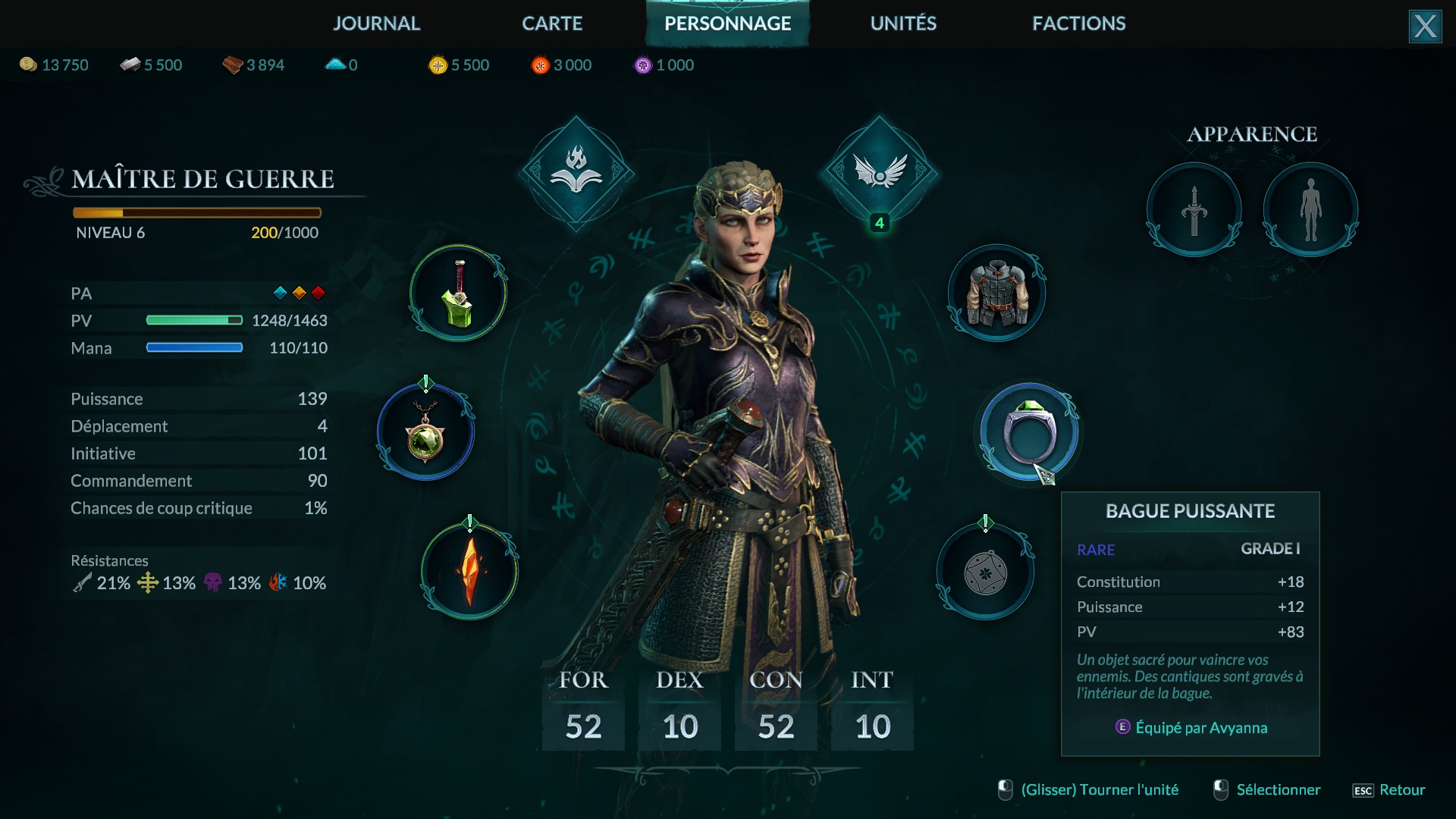Click the Bague Puissante ring slot
The image size is (1456, 819).
[1029, 432]
